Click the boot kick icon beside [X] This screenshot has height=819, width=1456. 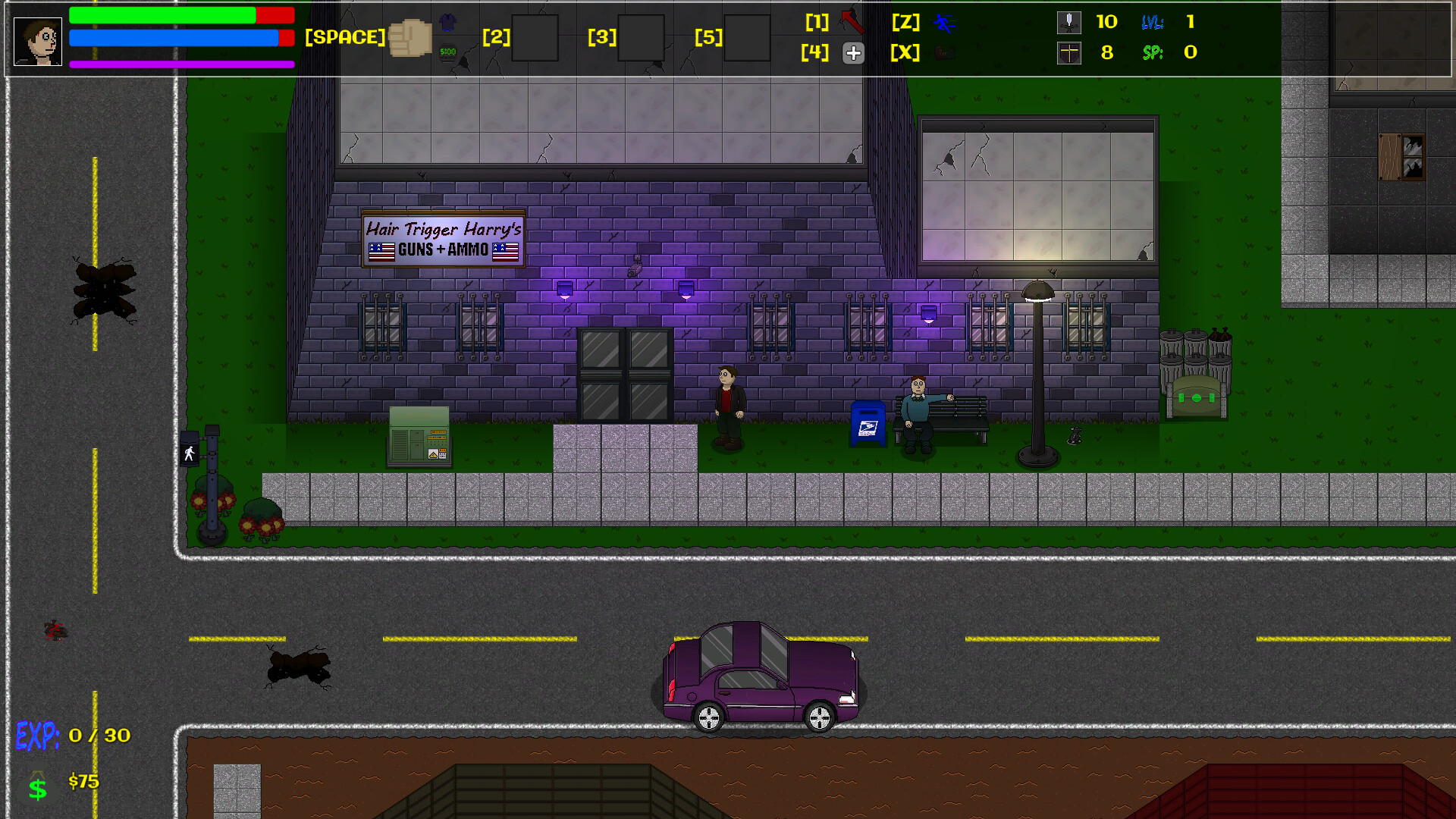click(x=945, y=53)
